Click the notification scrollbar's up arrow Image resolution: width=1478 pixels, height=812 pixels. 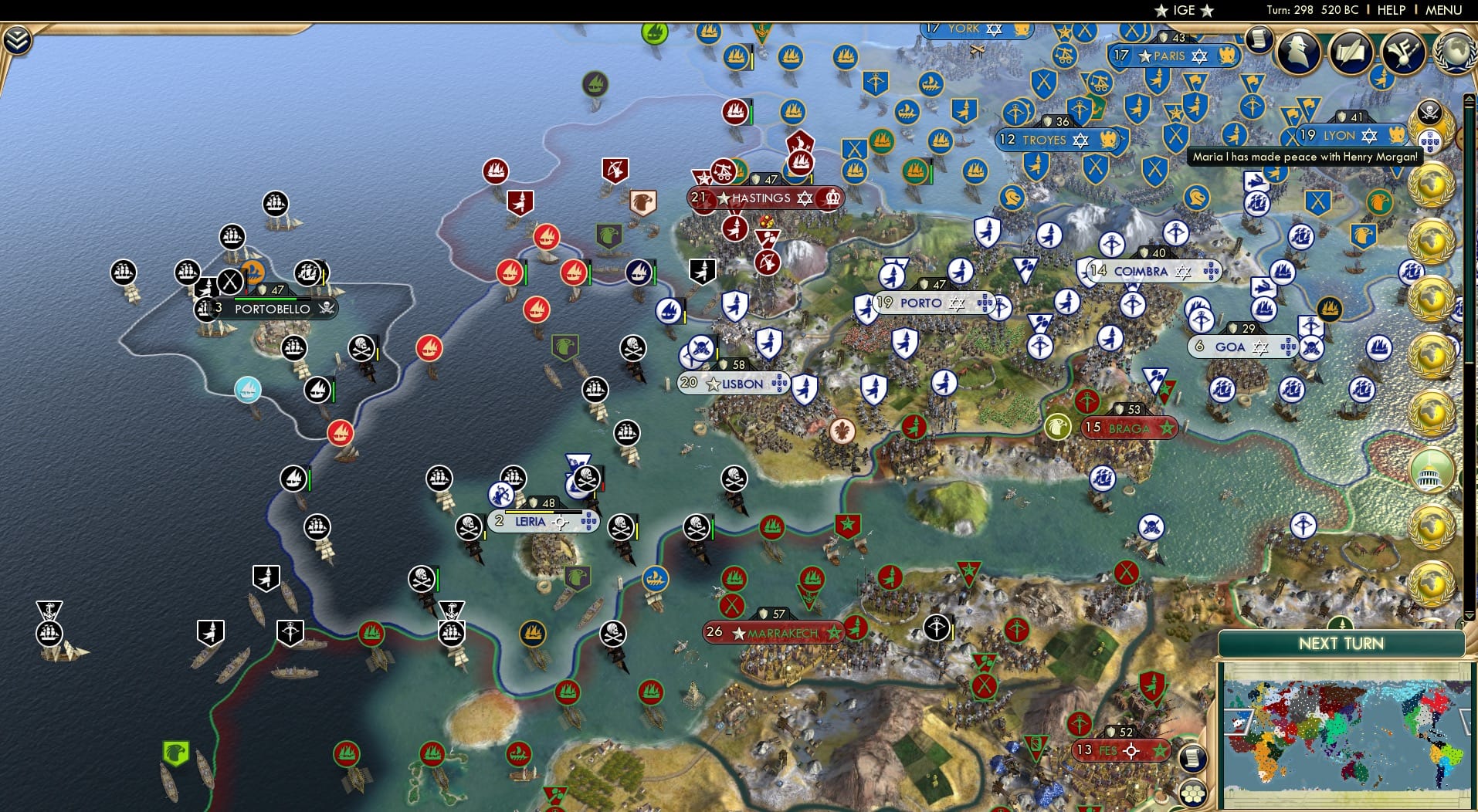coord(1470,98)
